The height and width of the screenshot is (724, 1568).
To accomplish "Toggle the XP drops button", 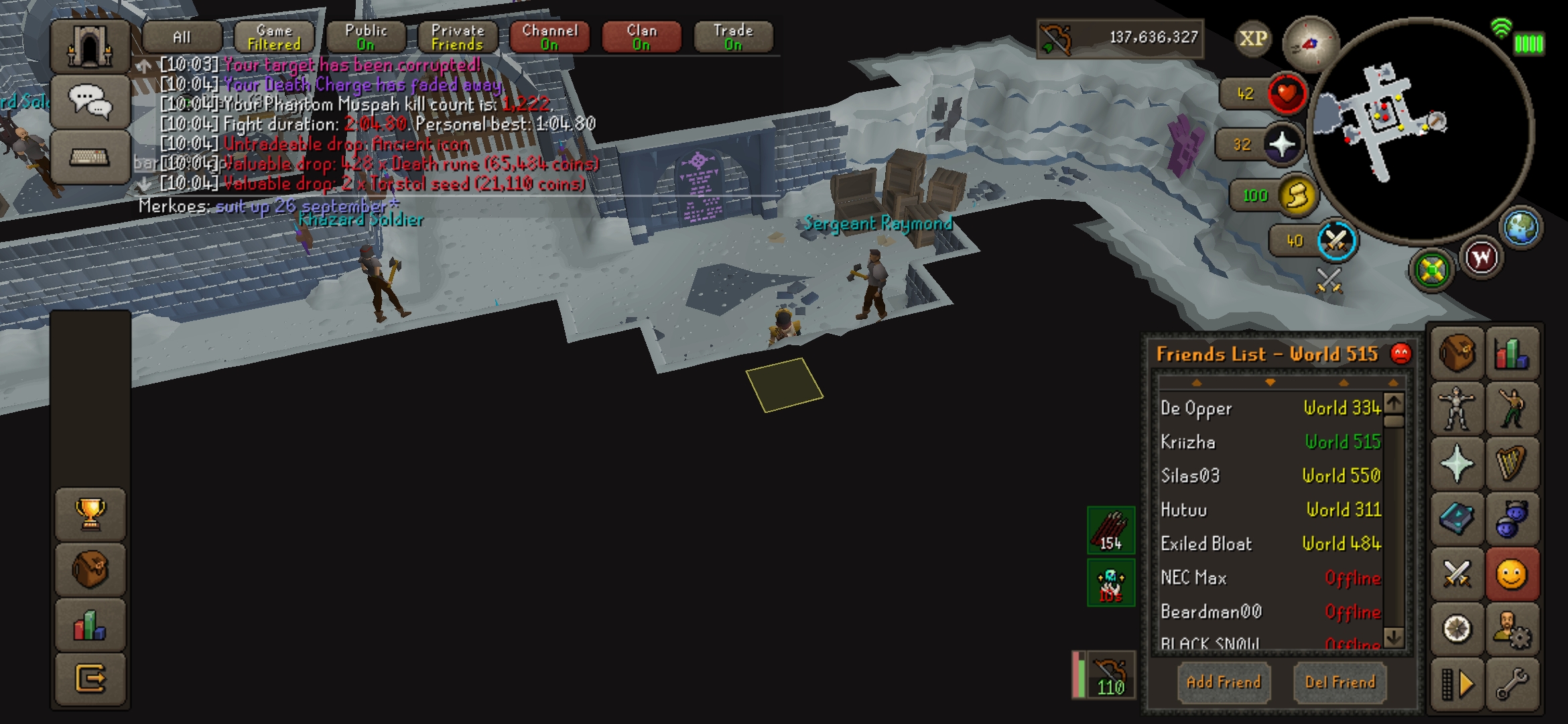I will point(1252,38).
